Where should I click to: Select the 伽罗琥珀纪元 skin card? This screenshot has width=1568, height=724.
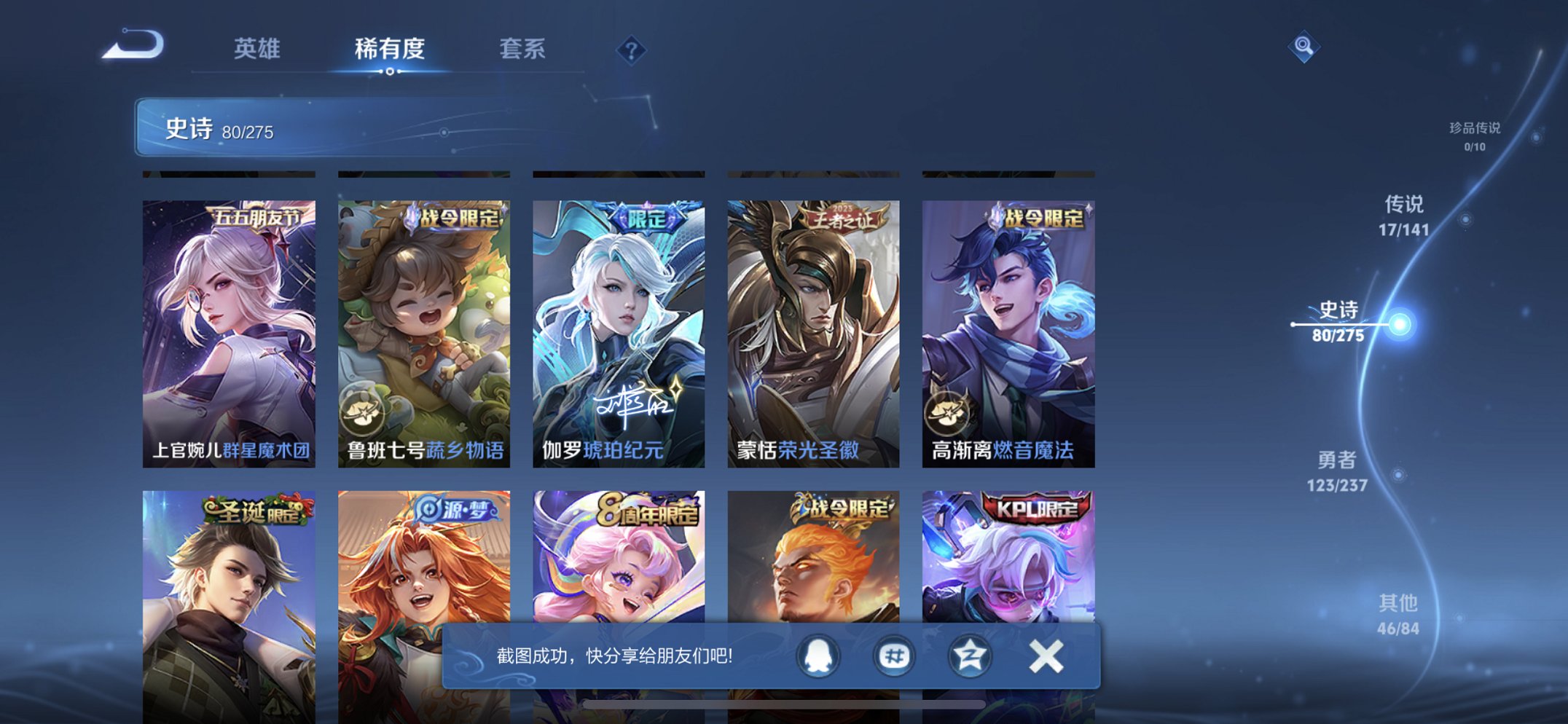click(616, 320)
